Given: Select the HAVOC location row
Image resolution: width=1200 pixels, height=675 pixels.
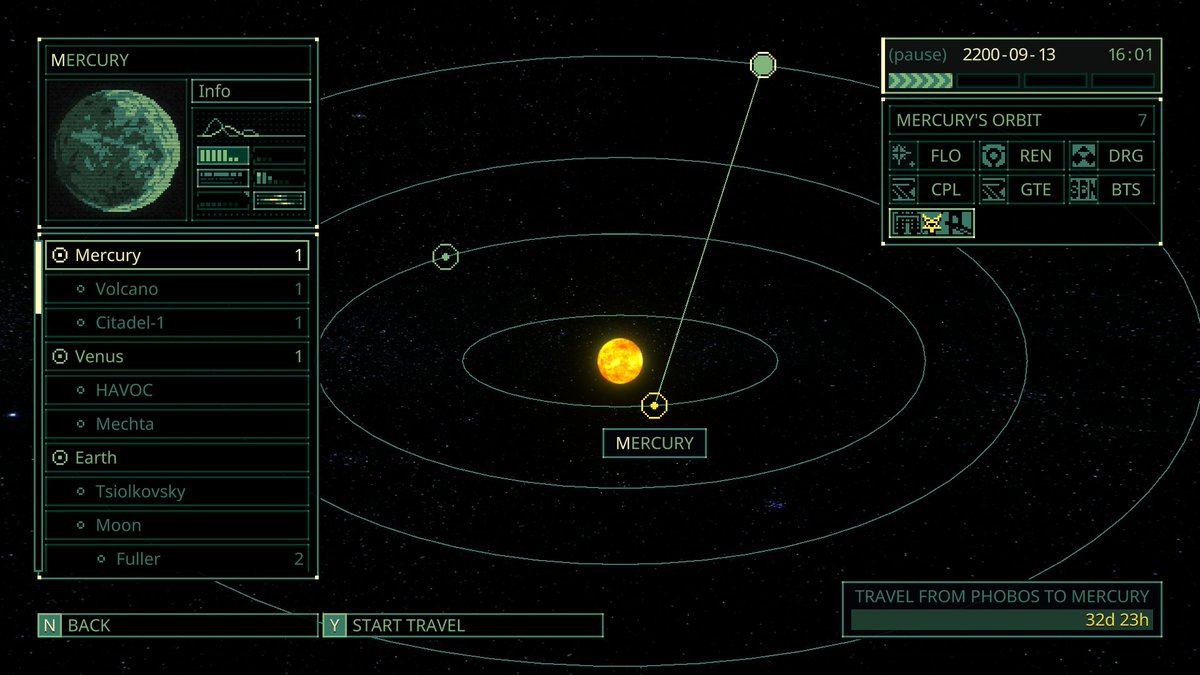Looking at the screenshot, I should click(x=177, y=390).
